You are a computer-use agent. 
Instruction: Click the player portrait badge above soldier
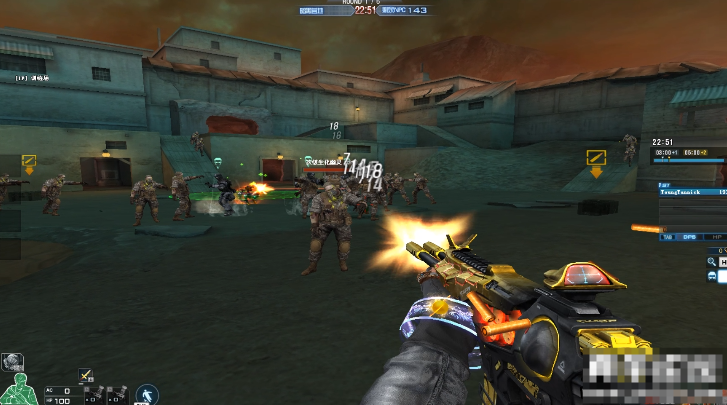click(x=12, y=362)
